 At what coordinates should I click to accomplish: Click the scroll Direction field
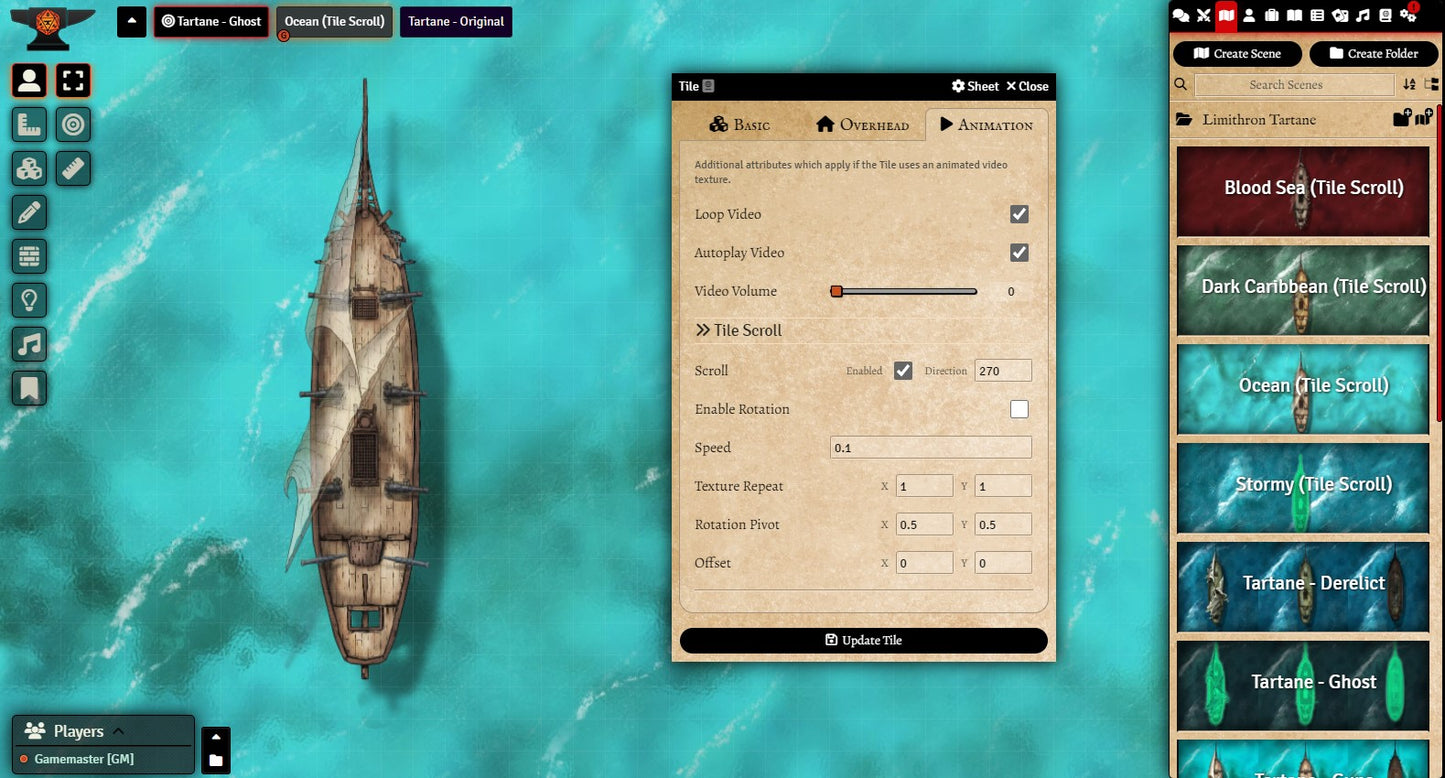1002,371
